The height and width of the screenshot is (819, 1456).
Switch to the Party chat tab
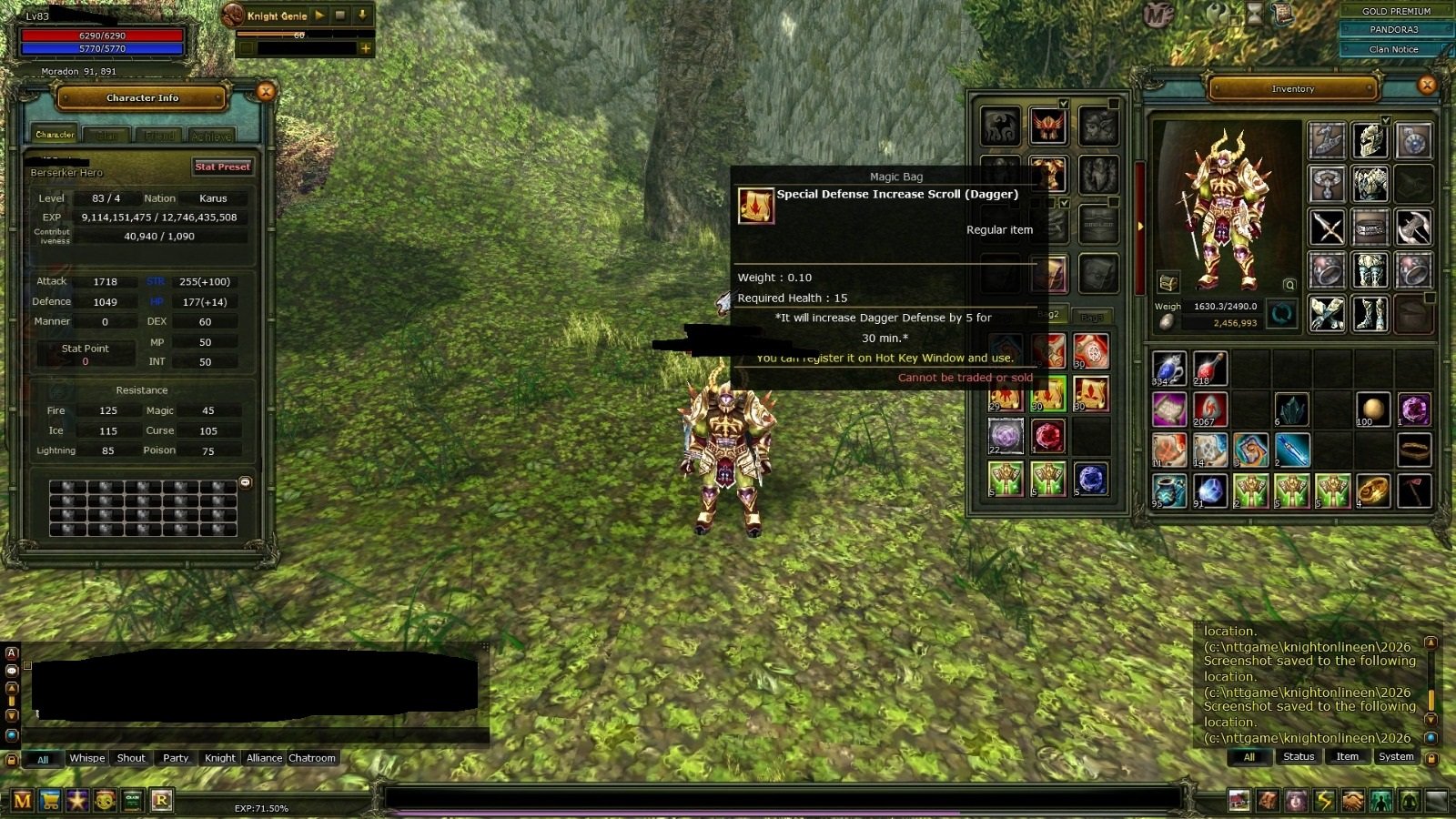coord(176,758)
